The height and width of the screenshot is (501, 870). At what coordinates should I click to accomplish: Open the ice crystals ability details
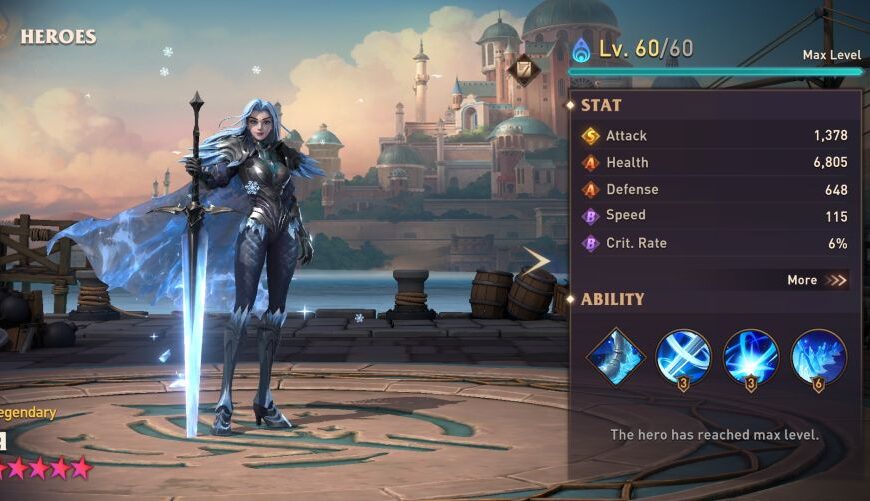[x=818, y=356]
